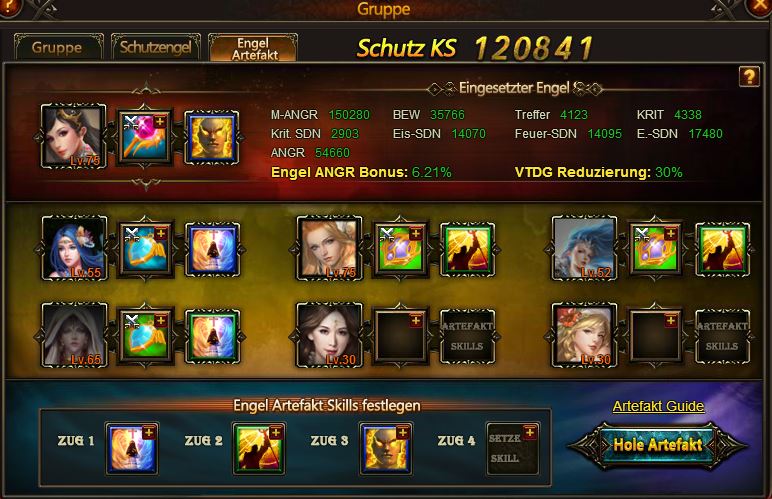Screen dimensions: 772x499
Task: Switch to the Gruppe tab
Action: [56, 47]
